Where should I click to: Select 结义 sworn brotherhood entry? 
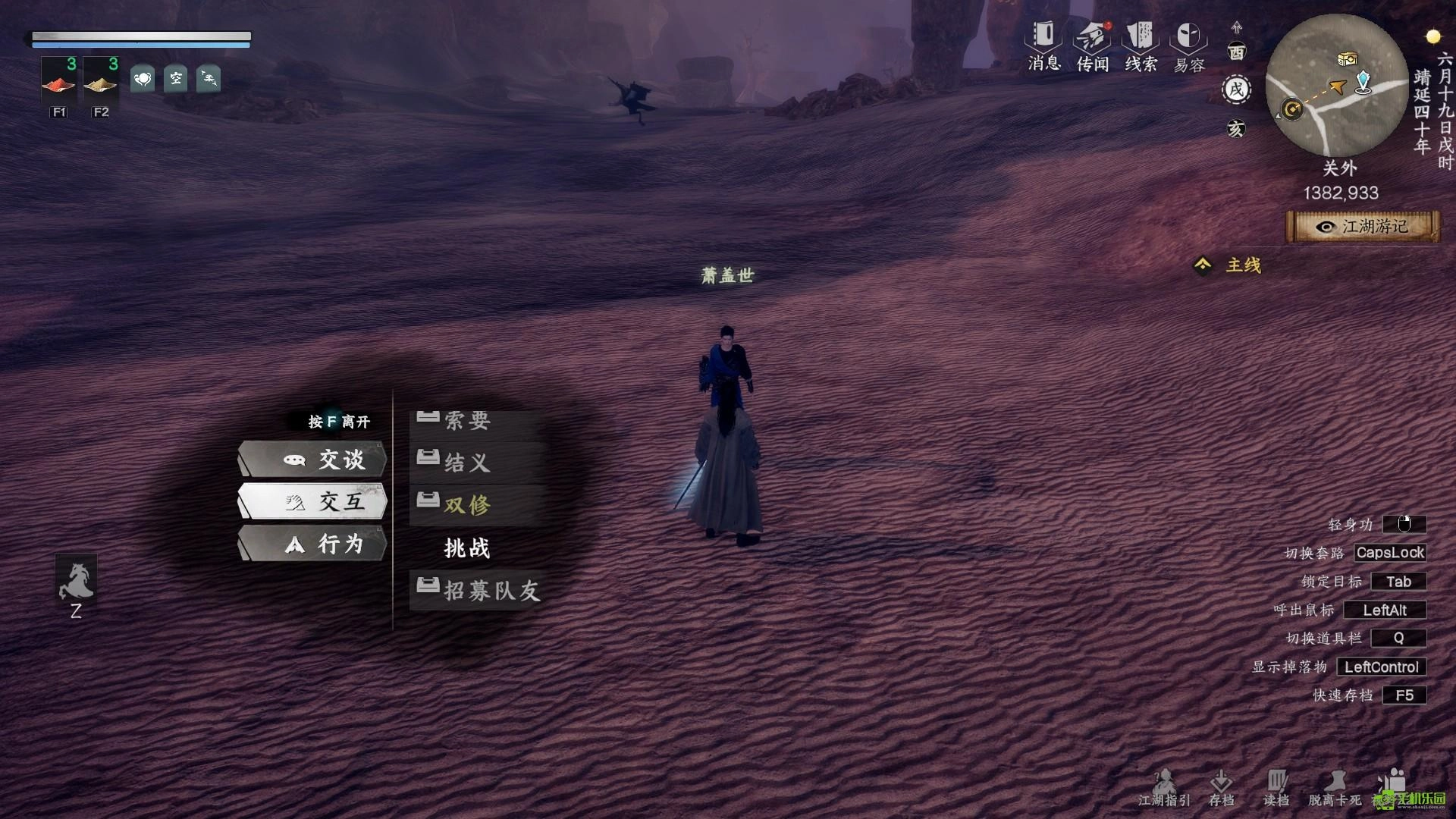466,462
